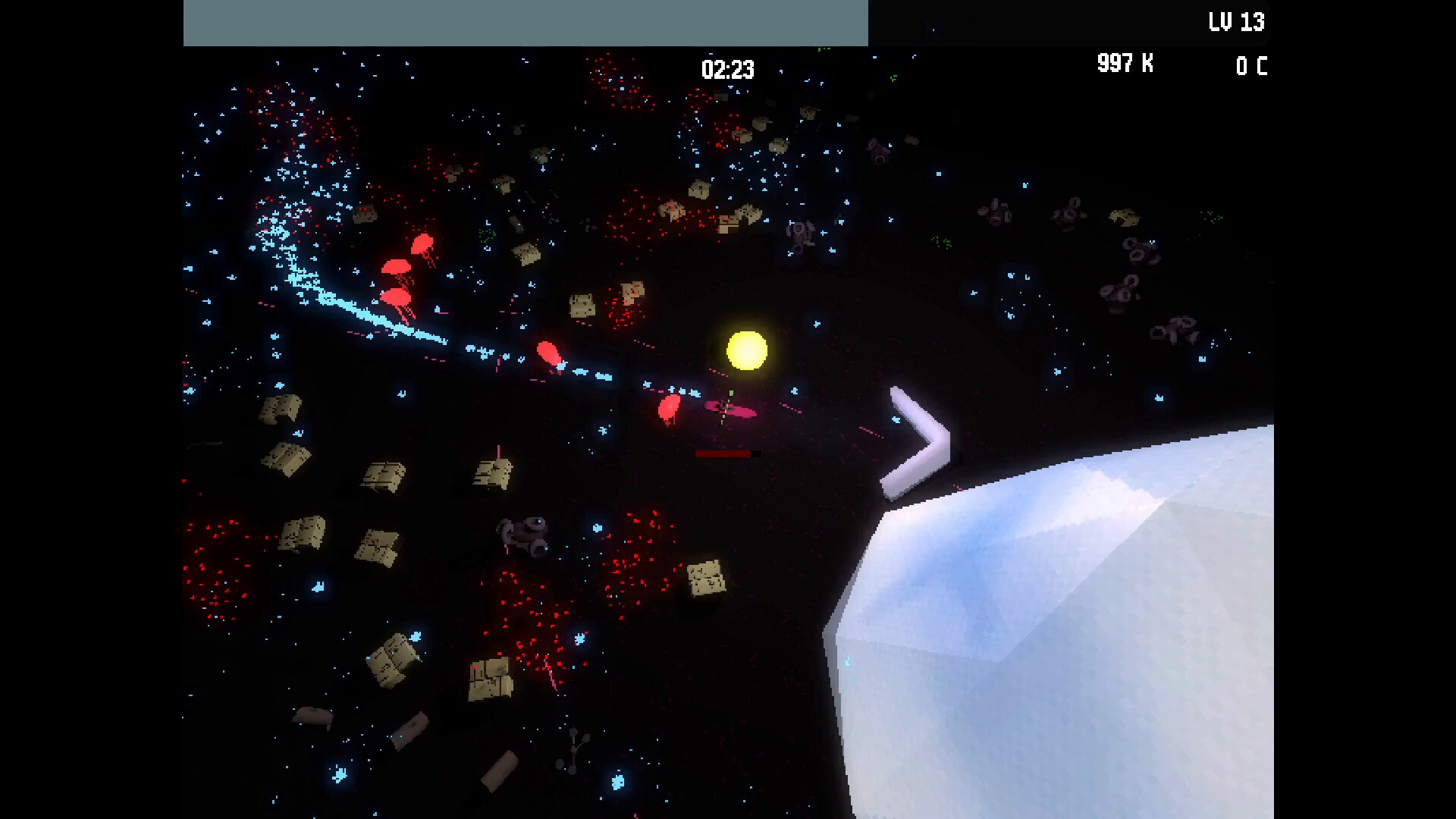Screen dimensions: 1456x819
Task: Click the jellyfish near the blue particle trail
Action: 549,352
